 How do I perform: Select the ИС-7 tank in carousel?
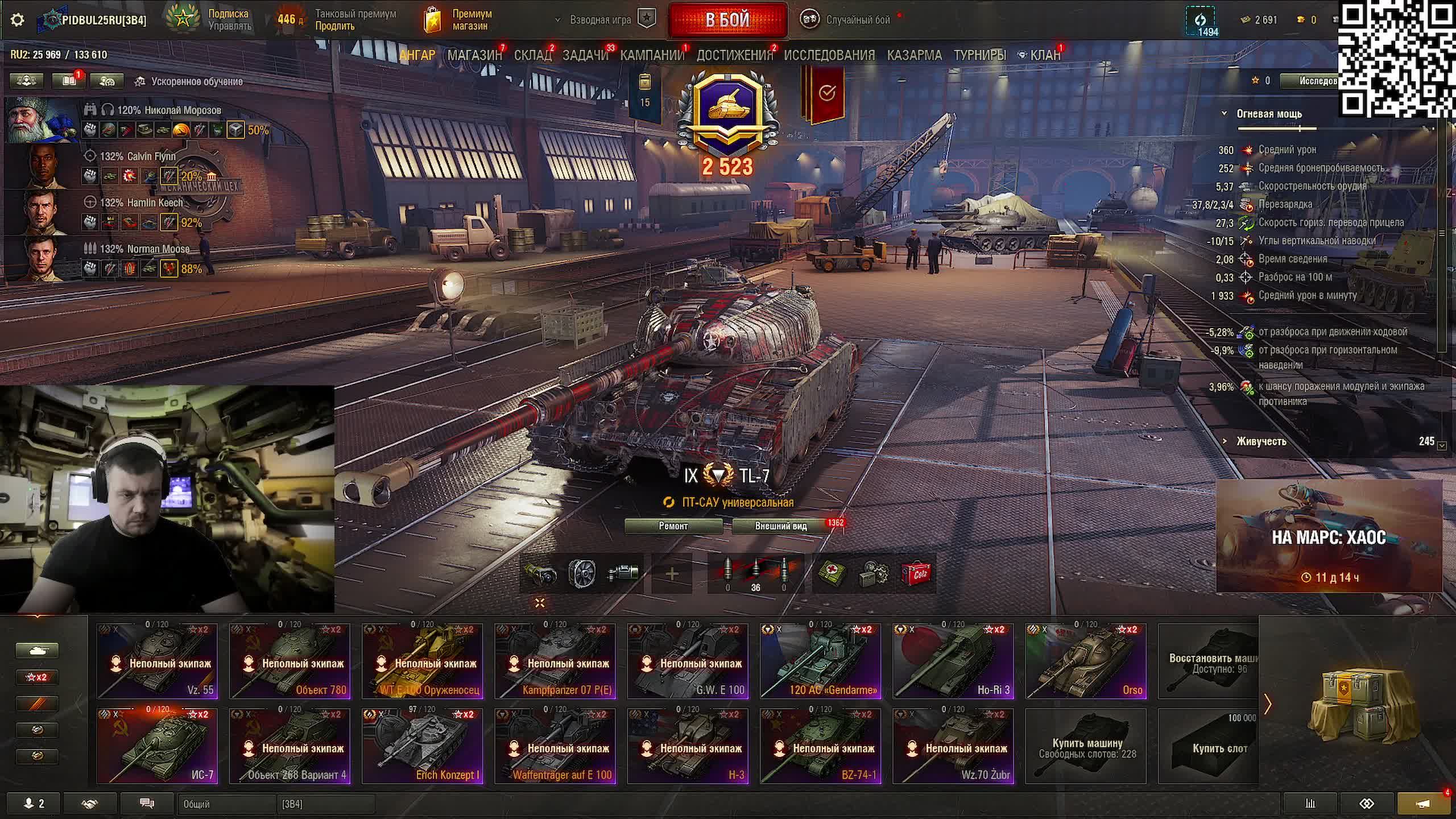click(x=157, y=746)
